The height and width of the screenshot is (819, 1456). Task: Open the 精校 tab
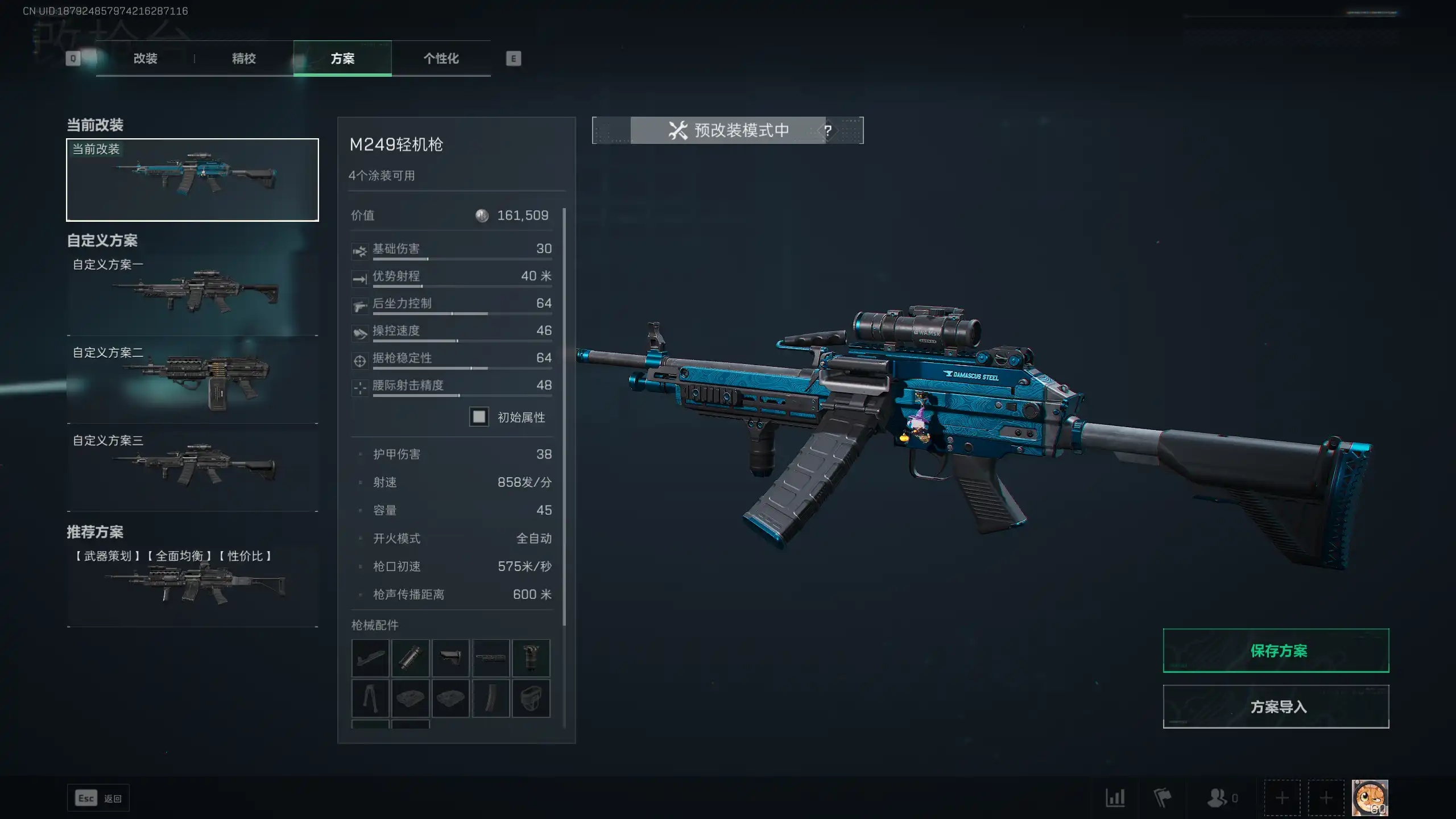243,59
